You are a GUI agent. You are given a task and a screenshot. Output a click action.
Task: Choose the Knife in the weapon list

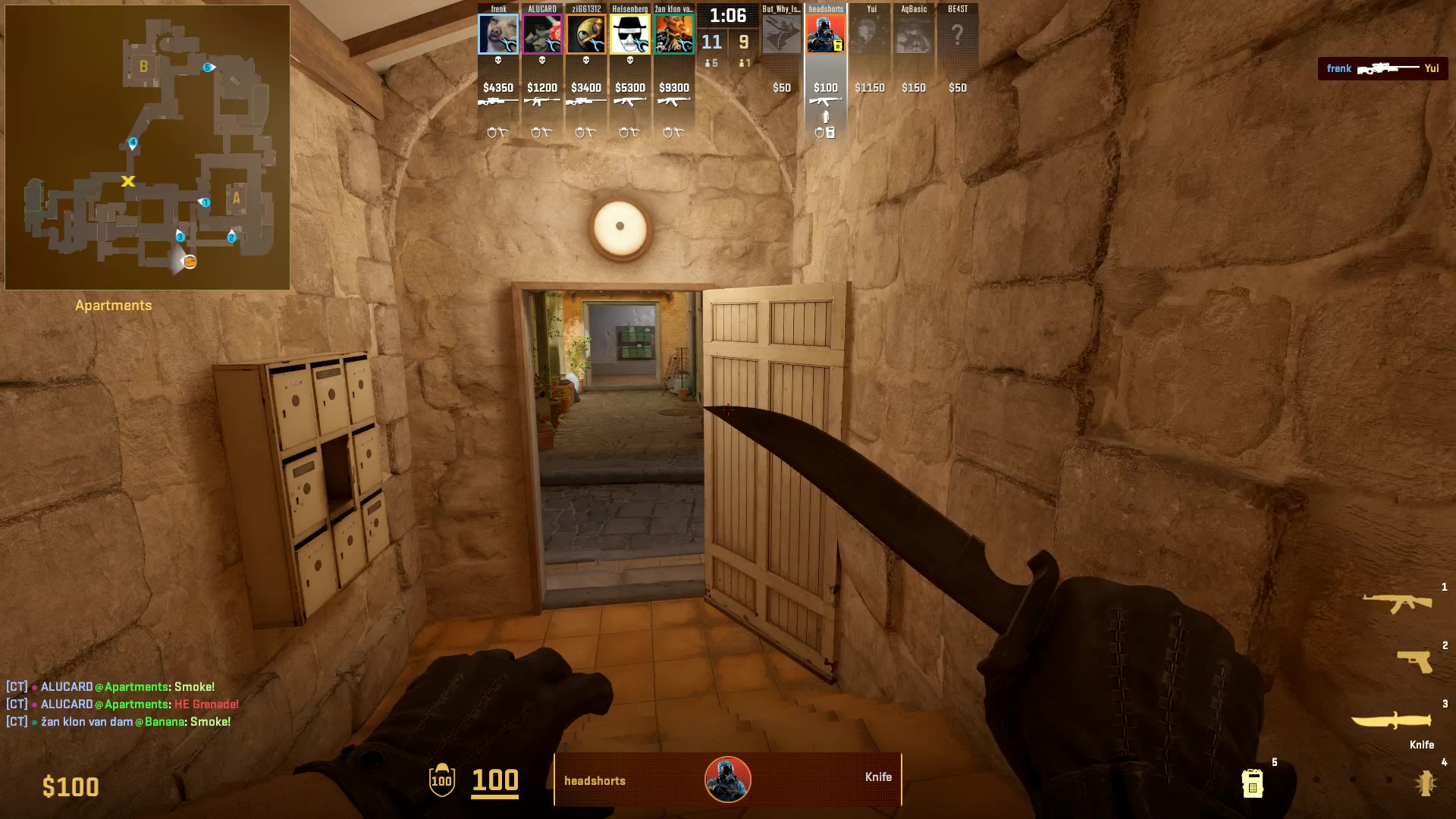(1392, 720)
